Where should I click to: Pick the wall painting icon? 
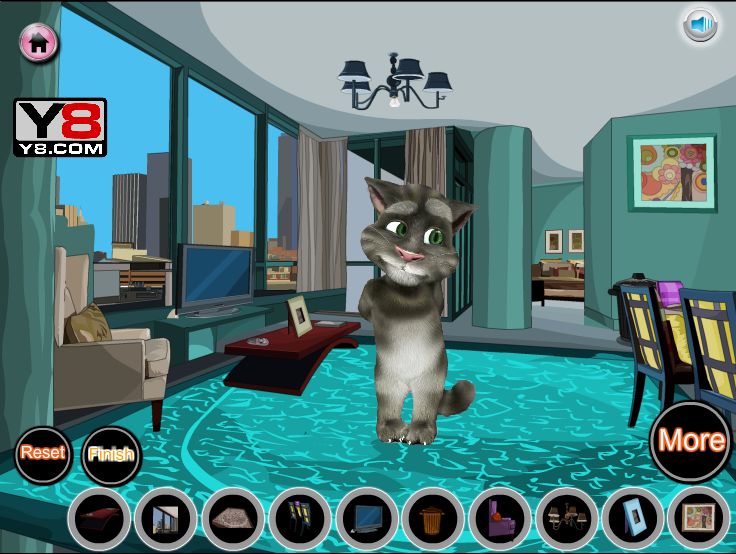point(698,518)
